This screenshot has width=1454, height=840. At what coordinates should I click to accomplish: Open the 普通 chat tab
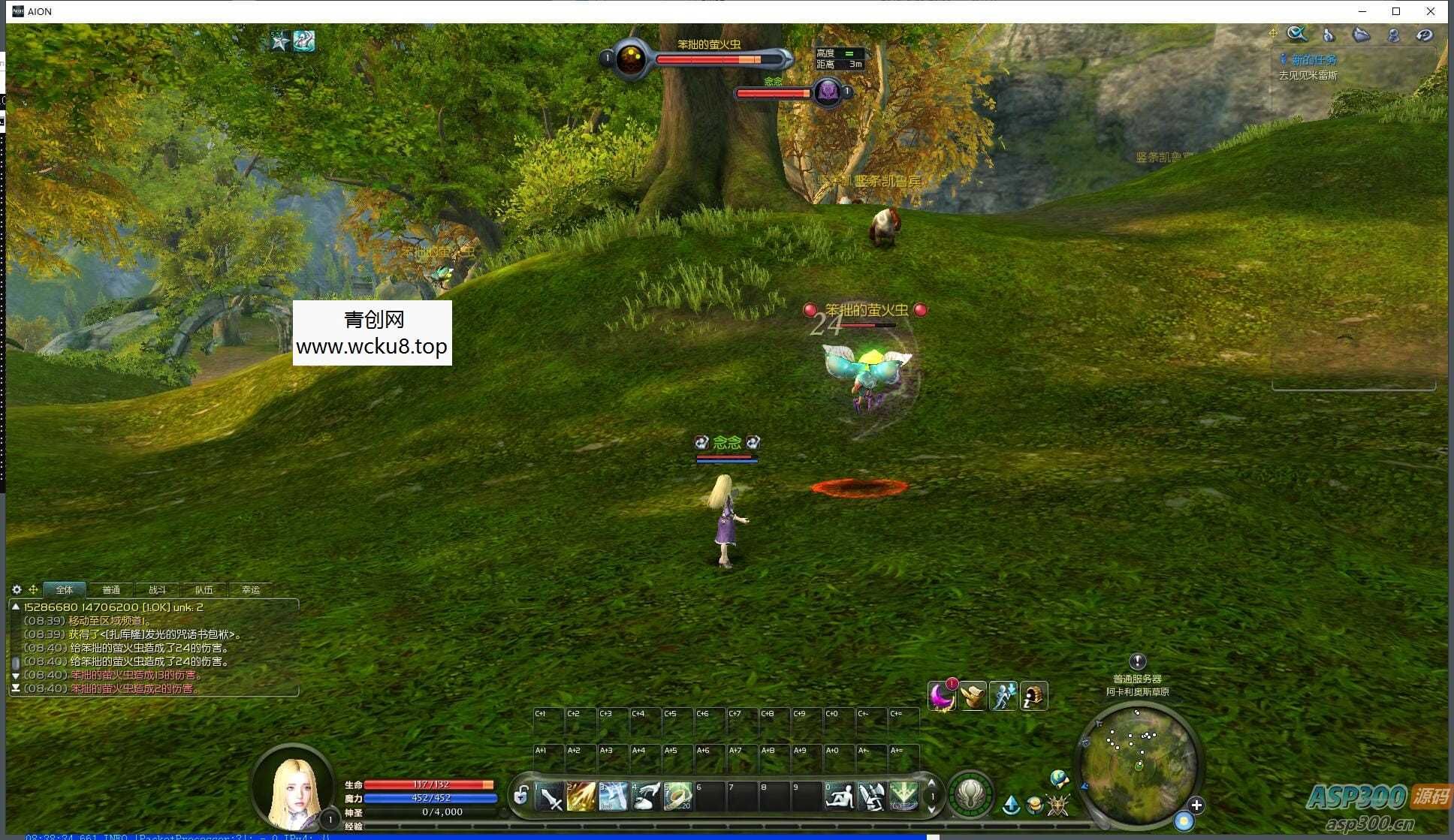[111, 590]
